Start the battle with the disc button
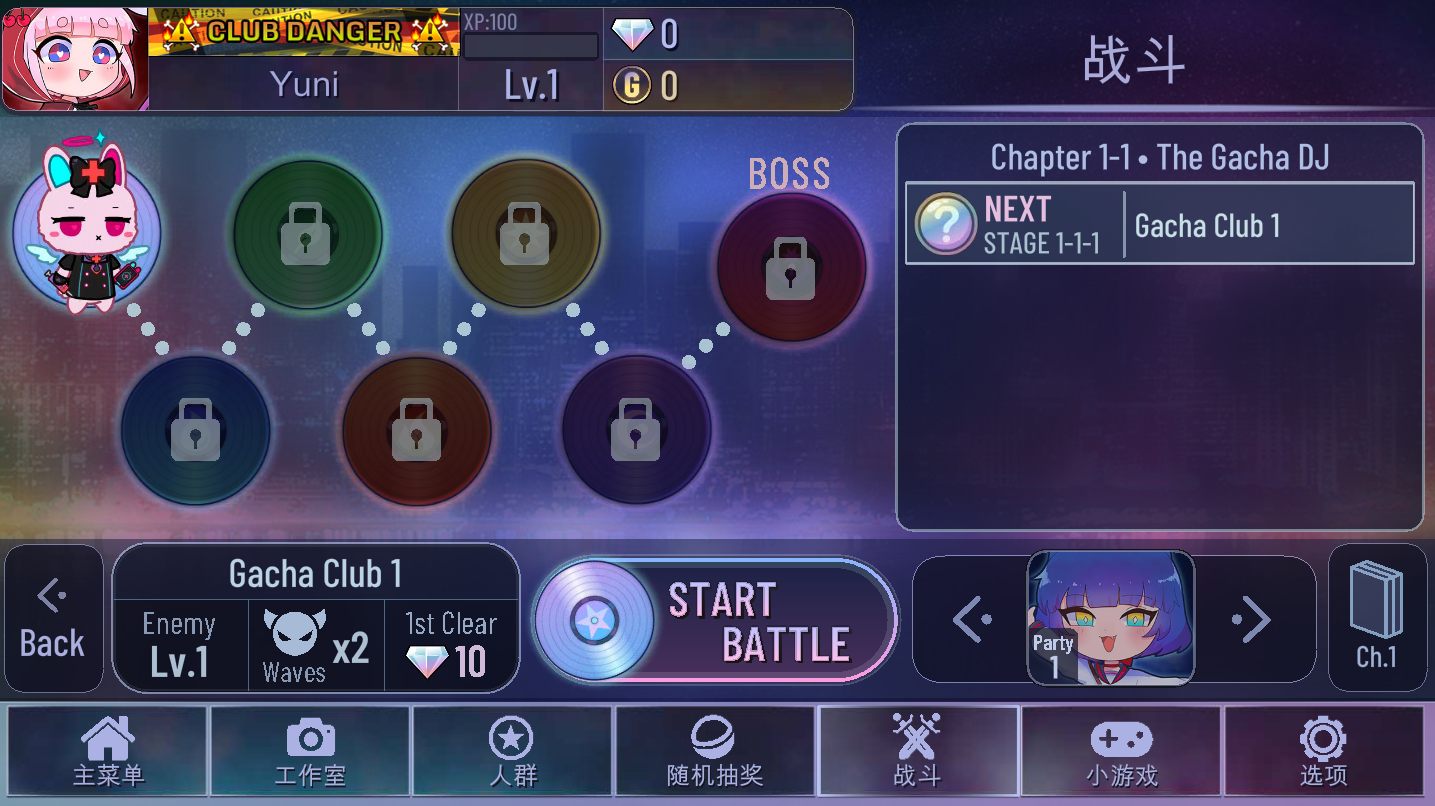Image resolution: width=1435 pixels, height=806 pixels. pyautogui.click(x=715, y=620)
